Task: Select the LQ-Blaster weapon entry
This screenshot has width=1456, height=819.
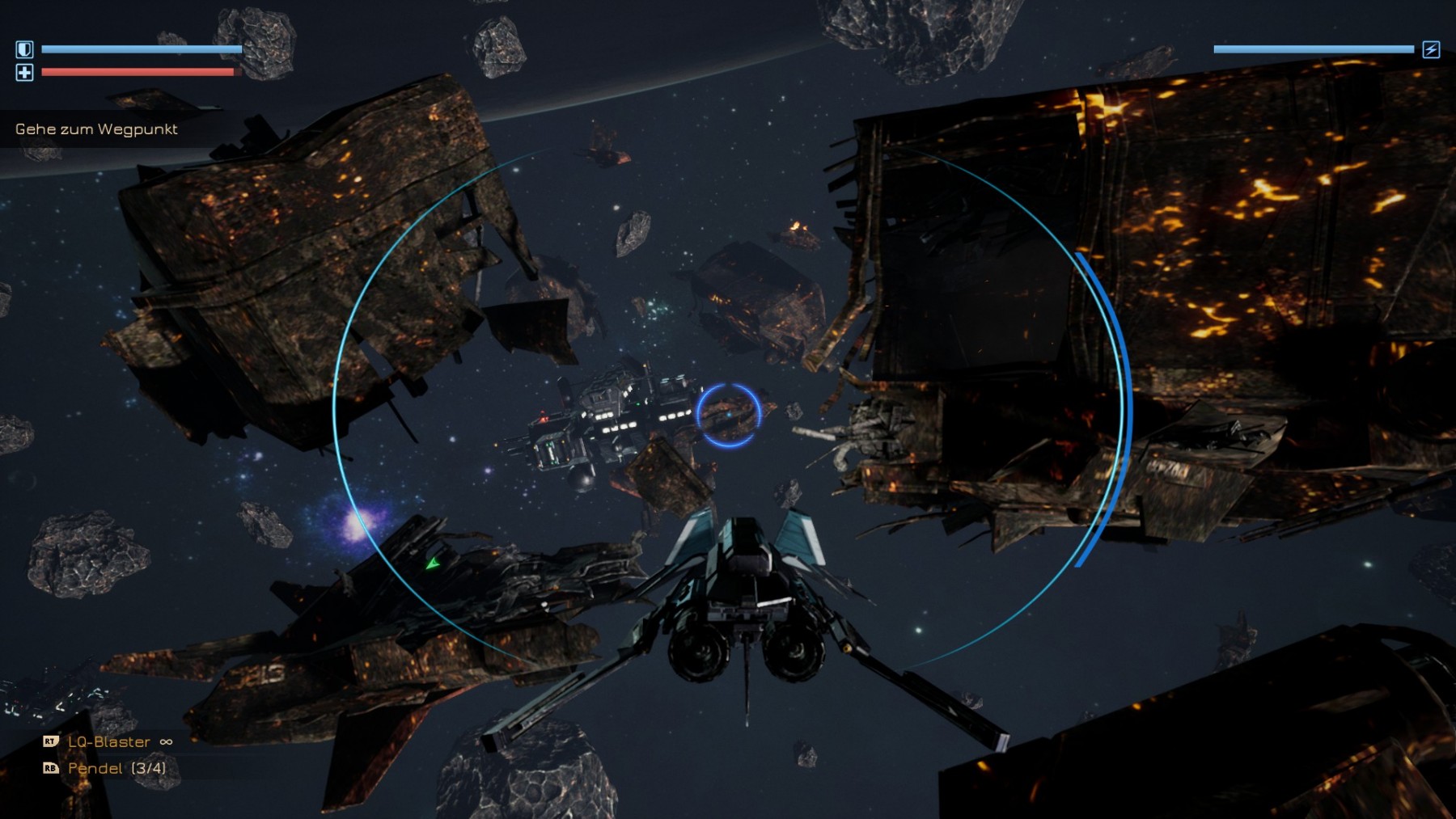Action: (x=108, y=741)
